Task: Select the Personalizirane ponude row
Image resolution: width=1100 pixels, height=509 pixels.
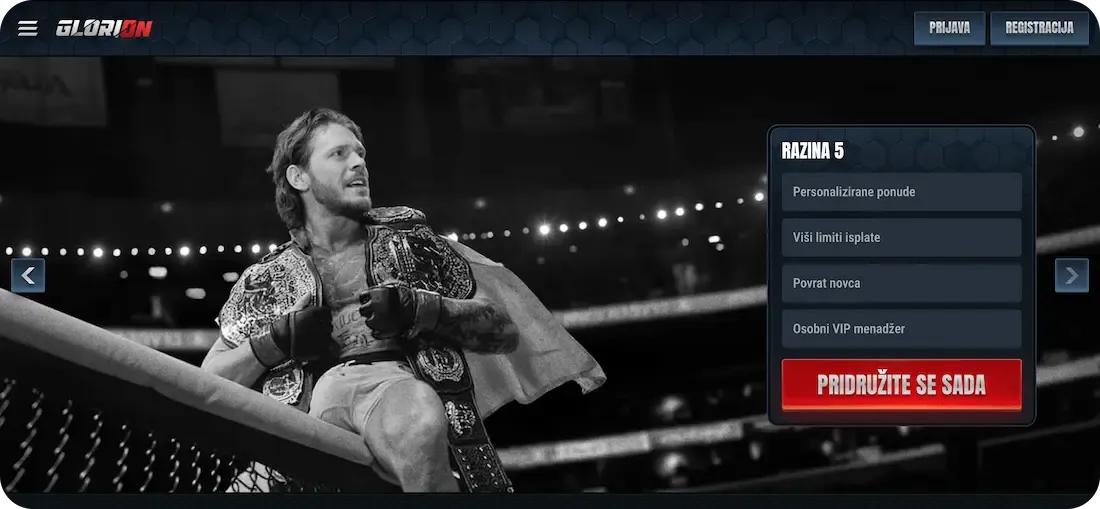Action: [901, 192]
